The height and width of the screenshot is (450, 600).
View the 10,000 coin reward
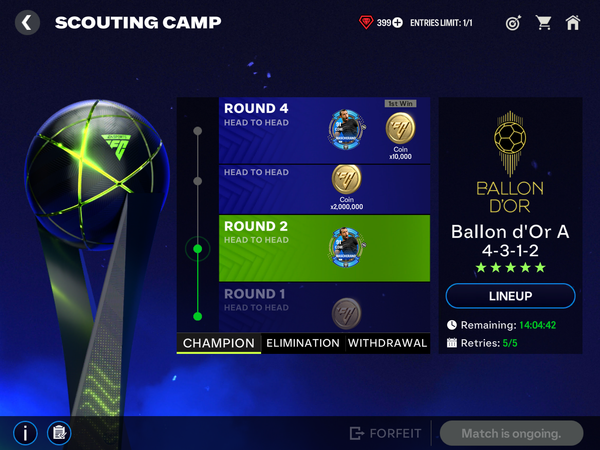400,133
